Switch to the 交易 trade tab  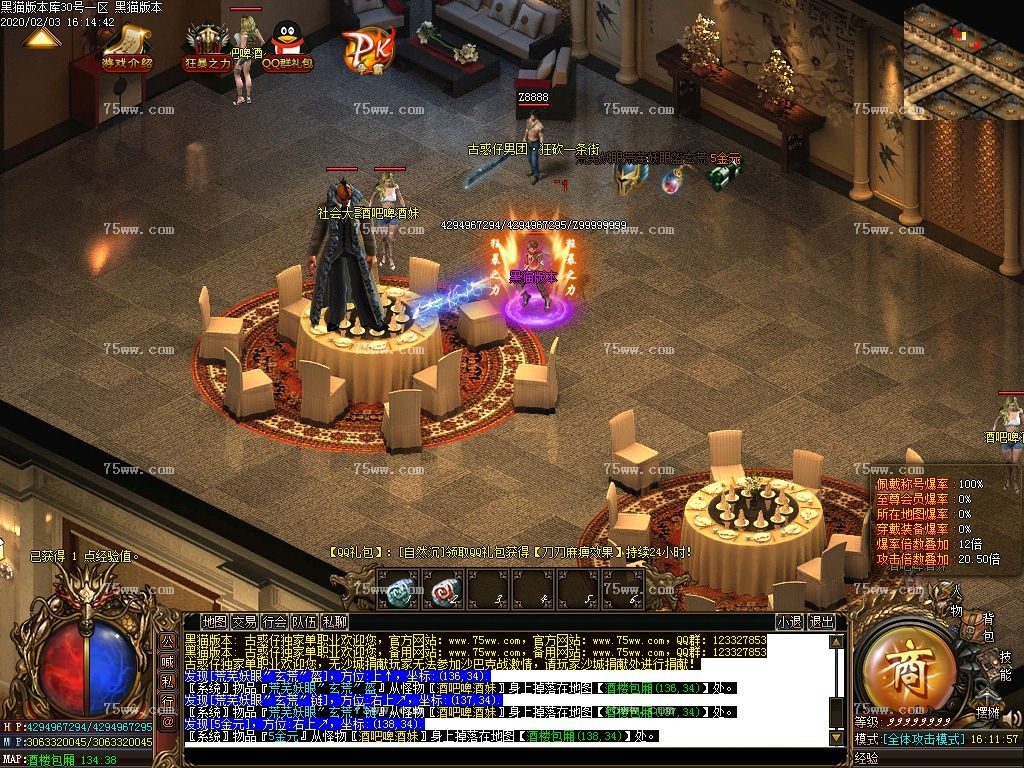244,622
